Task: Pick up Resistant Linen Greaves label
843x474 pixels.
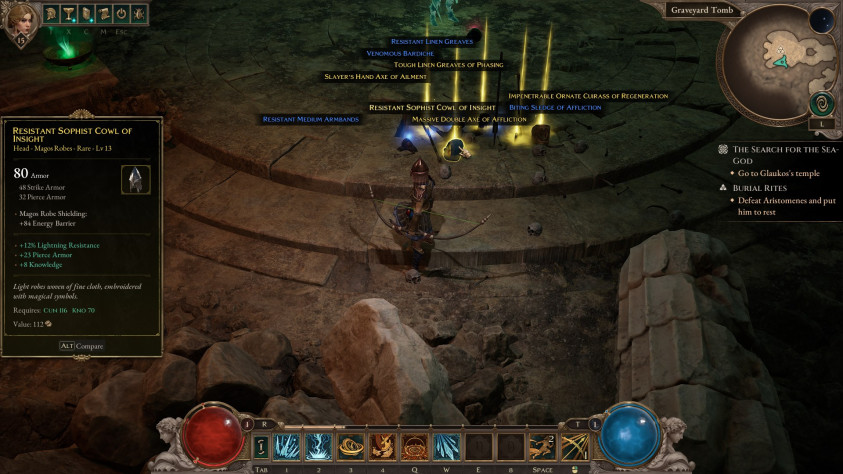Action: point(431,41)
